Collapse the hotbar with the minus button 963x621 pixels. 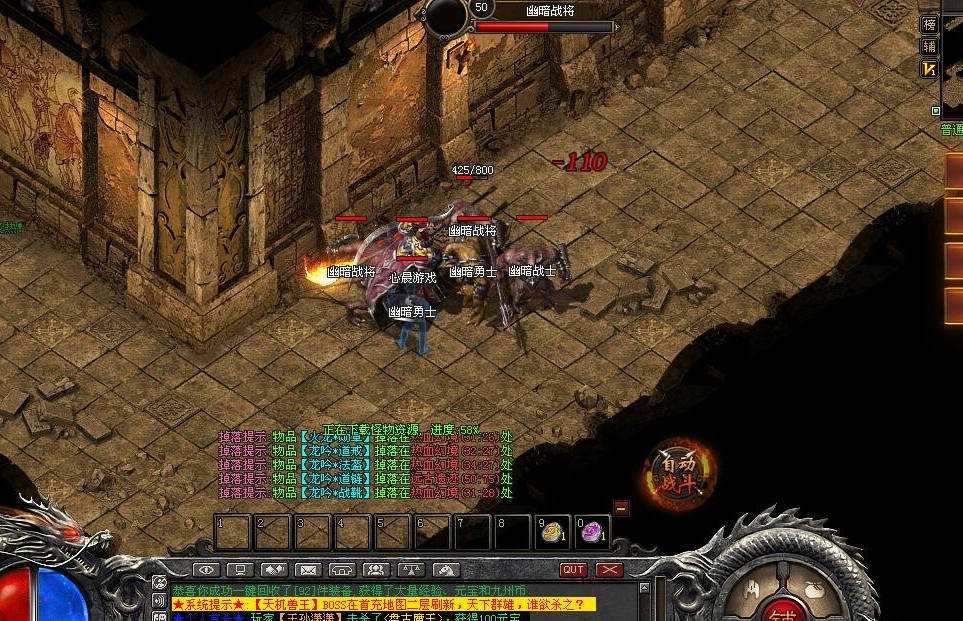click(x=621, y=508)
